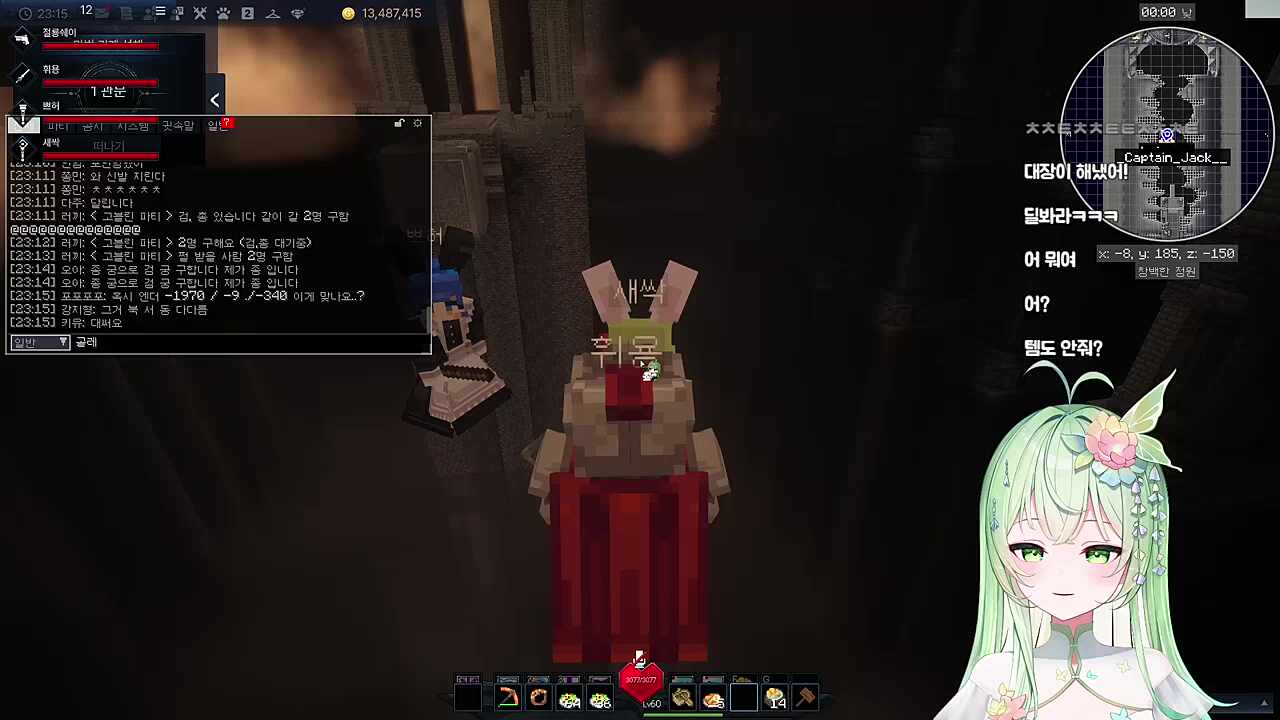
Task: Open the chat settings gear icon
Action: (418, 123)
